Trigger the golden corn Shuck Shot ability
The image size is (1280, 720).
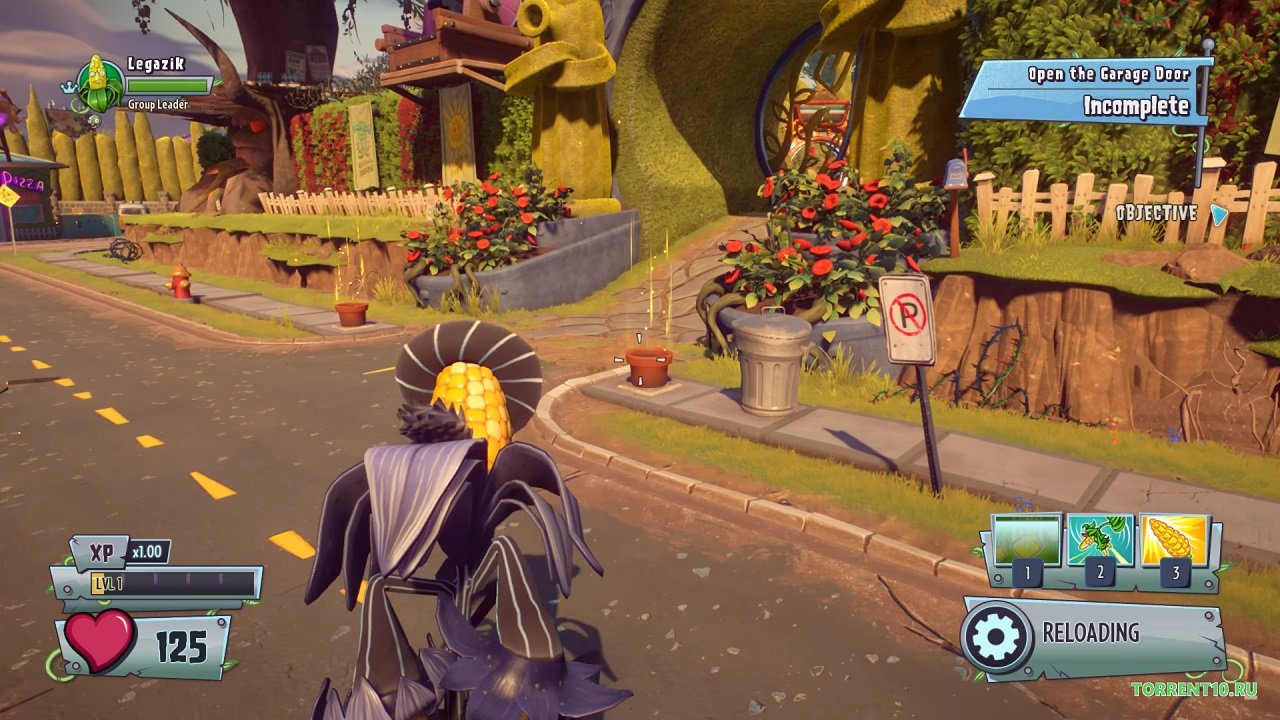(x=1173, y=541)
